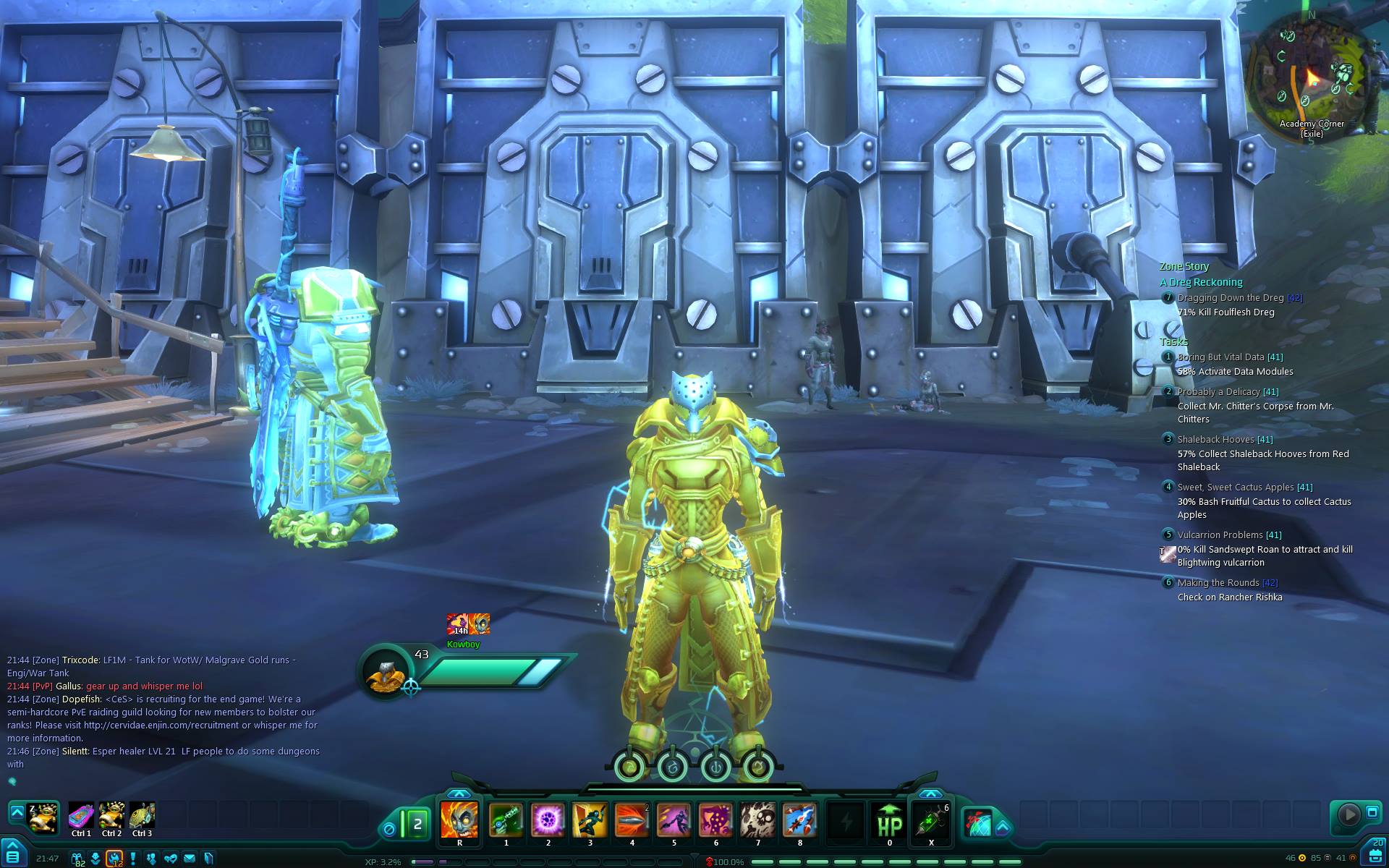Image resolution: width=1389 pixels, height=868 pixels.
Task: Use the green medishot syringe item
Action: [931, 820]
